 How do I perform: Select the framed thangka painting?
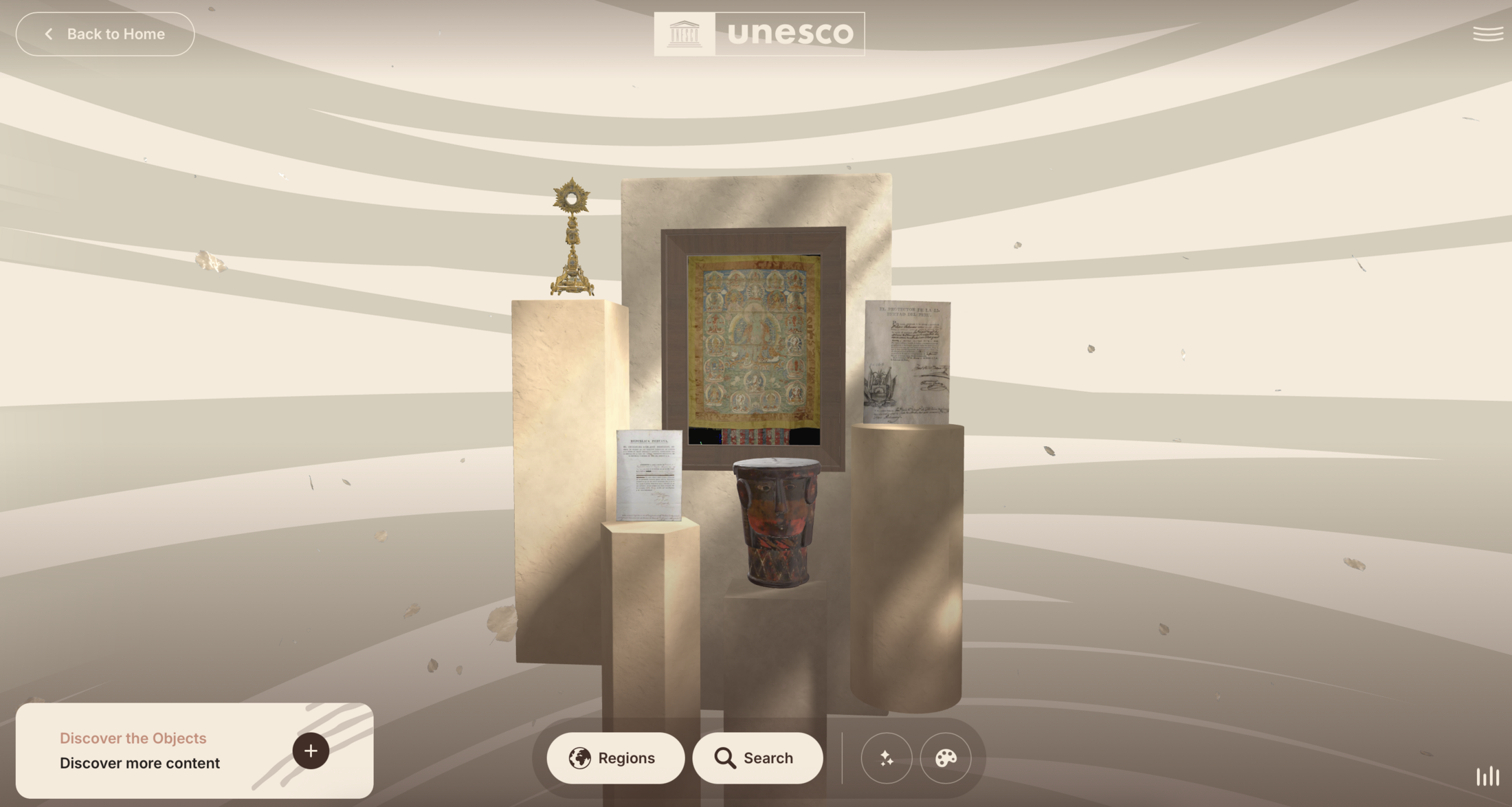point(753,349)
